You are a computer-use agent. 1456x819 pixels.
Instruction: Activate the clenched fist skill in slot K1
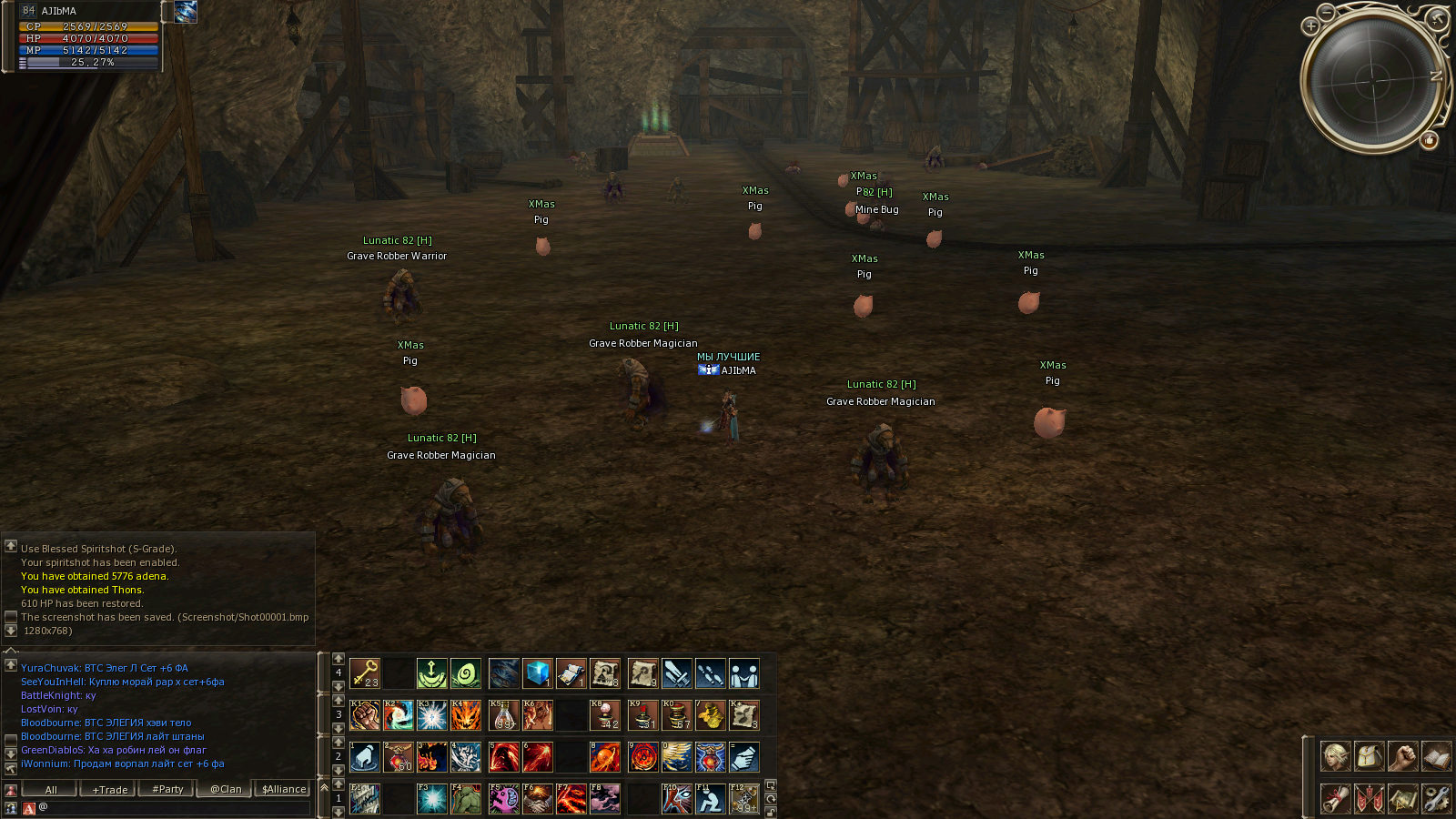[x=365, y=715]
